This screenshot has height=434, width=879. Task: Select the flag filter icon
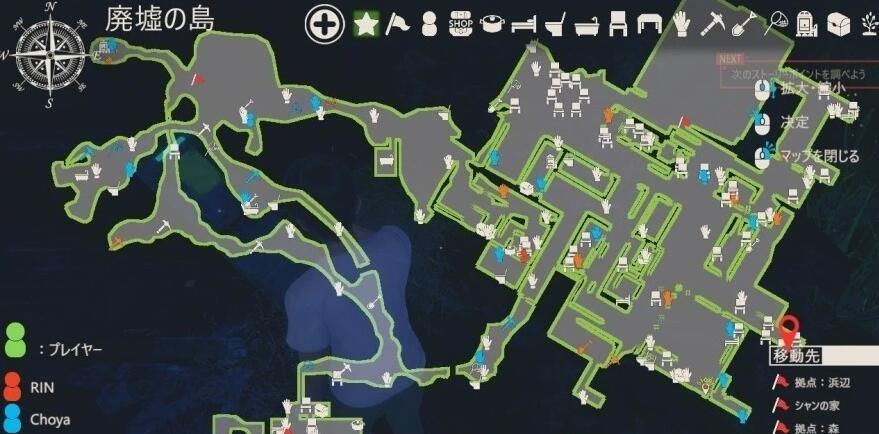click(399, 23)
